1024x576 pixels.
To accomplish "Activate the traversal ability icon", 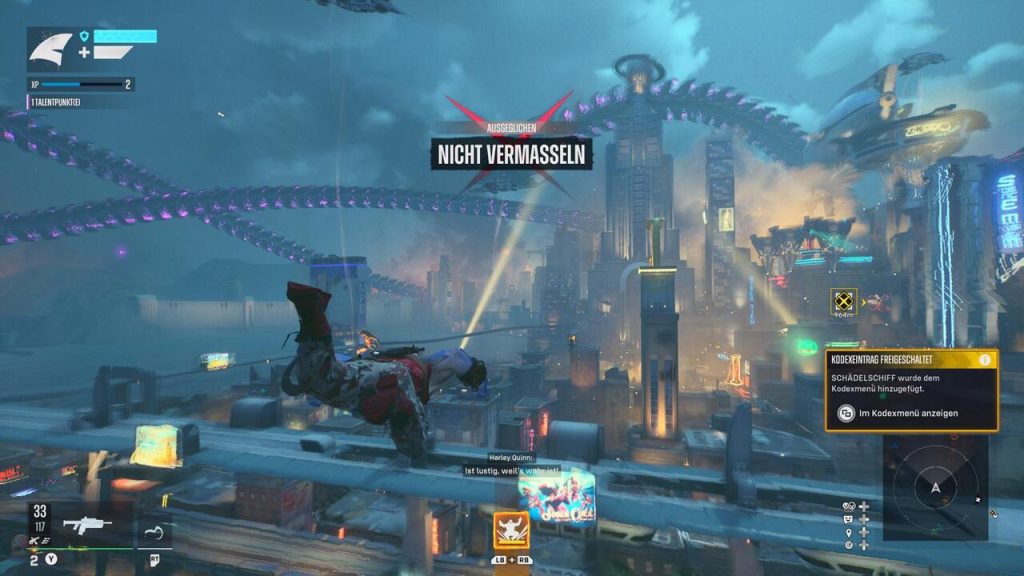I will [x=153, y=531].
